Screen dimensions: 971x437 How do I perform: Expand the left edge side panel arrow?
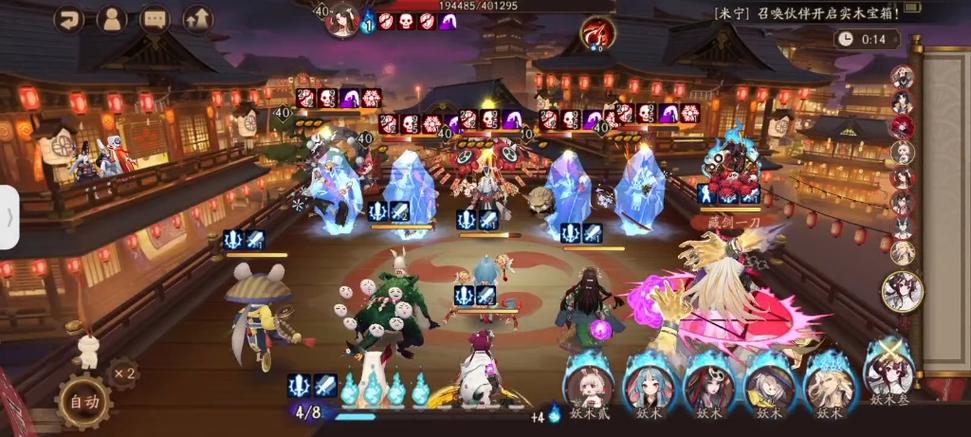9,217
